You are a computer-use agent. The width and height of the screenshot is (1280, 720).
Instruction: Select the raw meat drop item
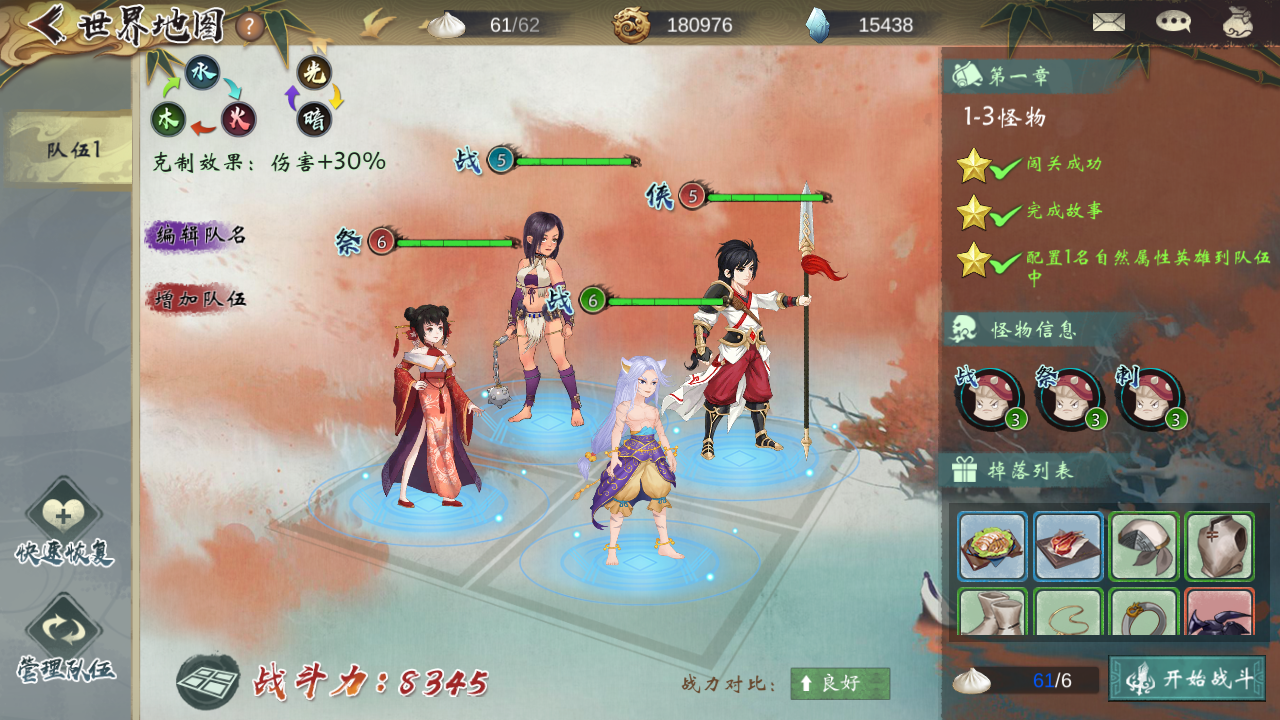(1068, 546)
